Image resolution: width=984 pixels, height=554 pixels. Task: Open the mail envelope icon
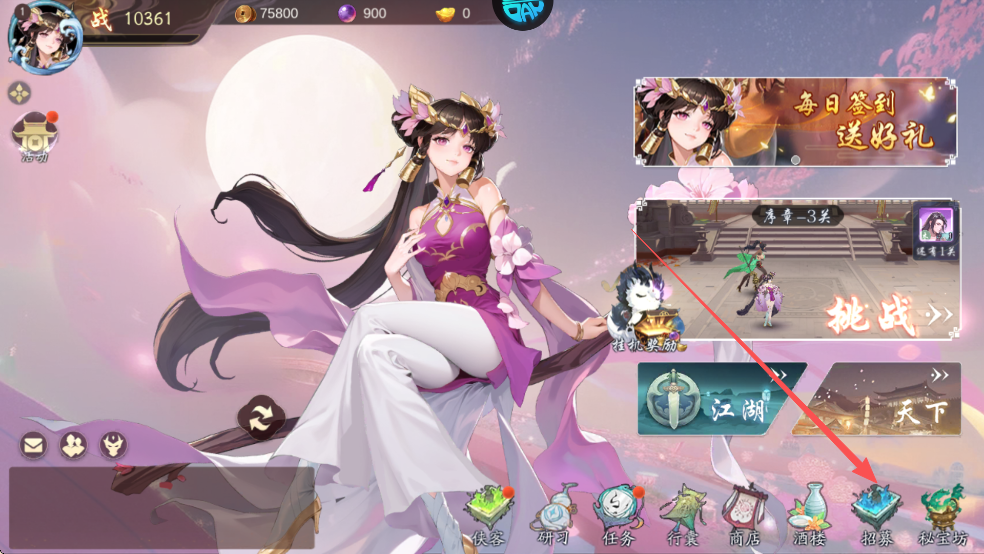coord(34,445)
